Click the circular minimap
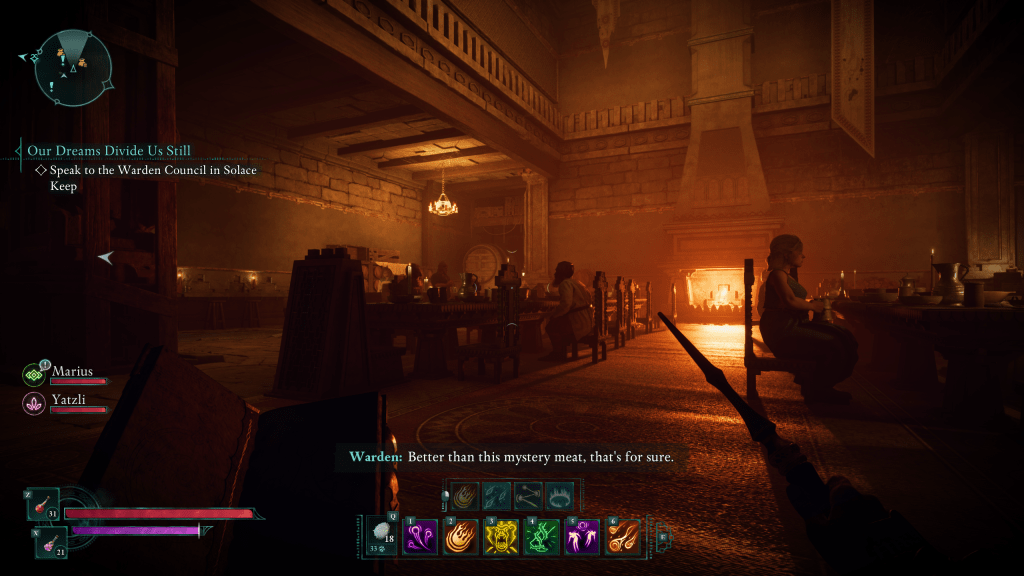This screenshot has width=1024, height=576. coord(73,68)
